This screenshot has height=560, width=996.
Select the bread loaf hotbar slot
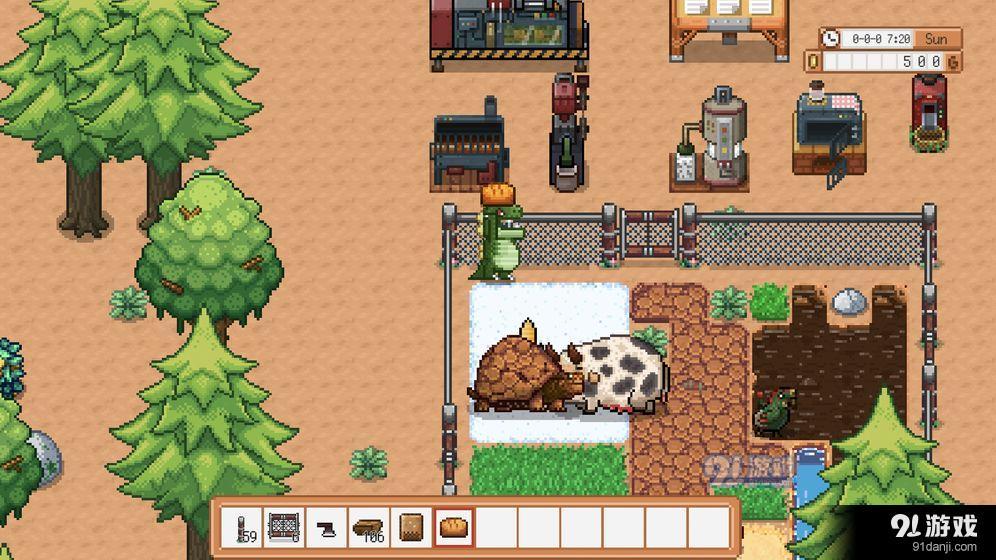(453, 528)
